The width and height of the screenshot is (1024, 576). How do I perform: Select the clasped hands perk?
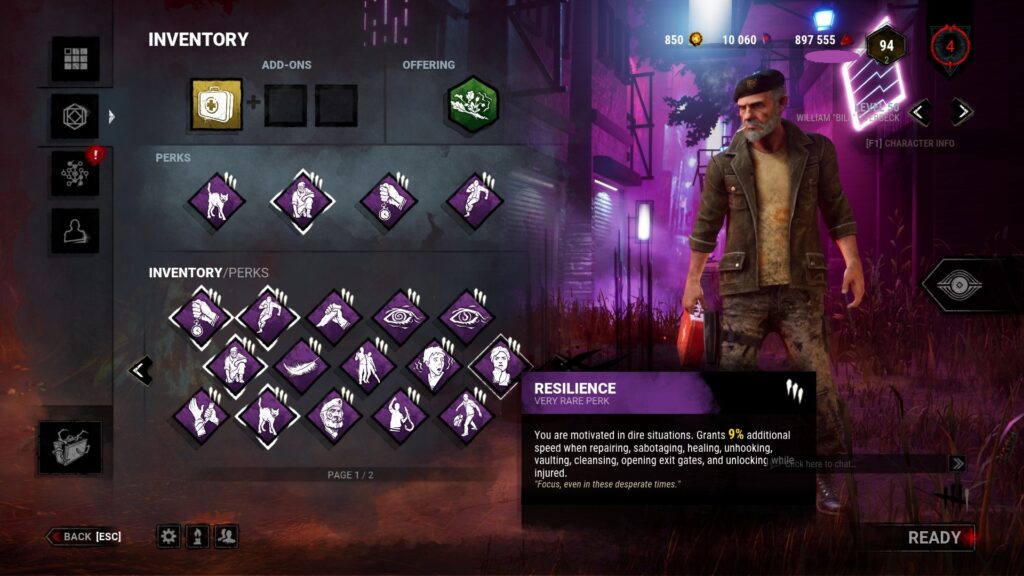[x=334, y=317]
